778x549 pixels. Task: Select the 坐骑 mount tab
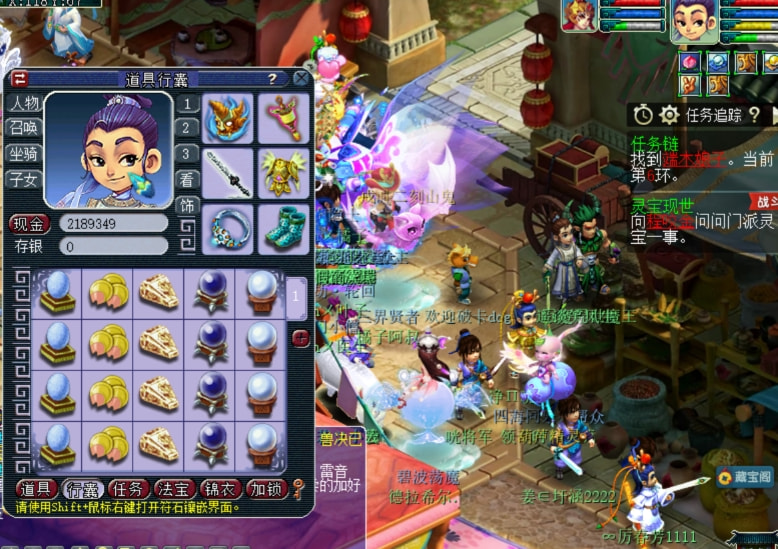pyautogui.click(x=24, y=154)
